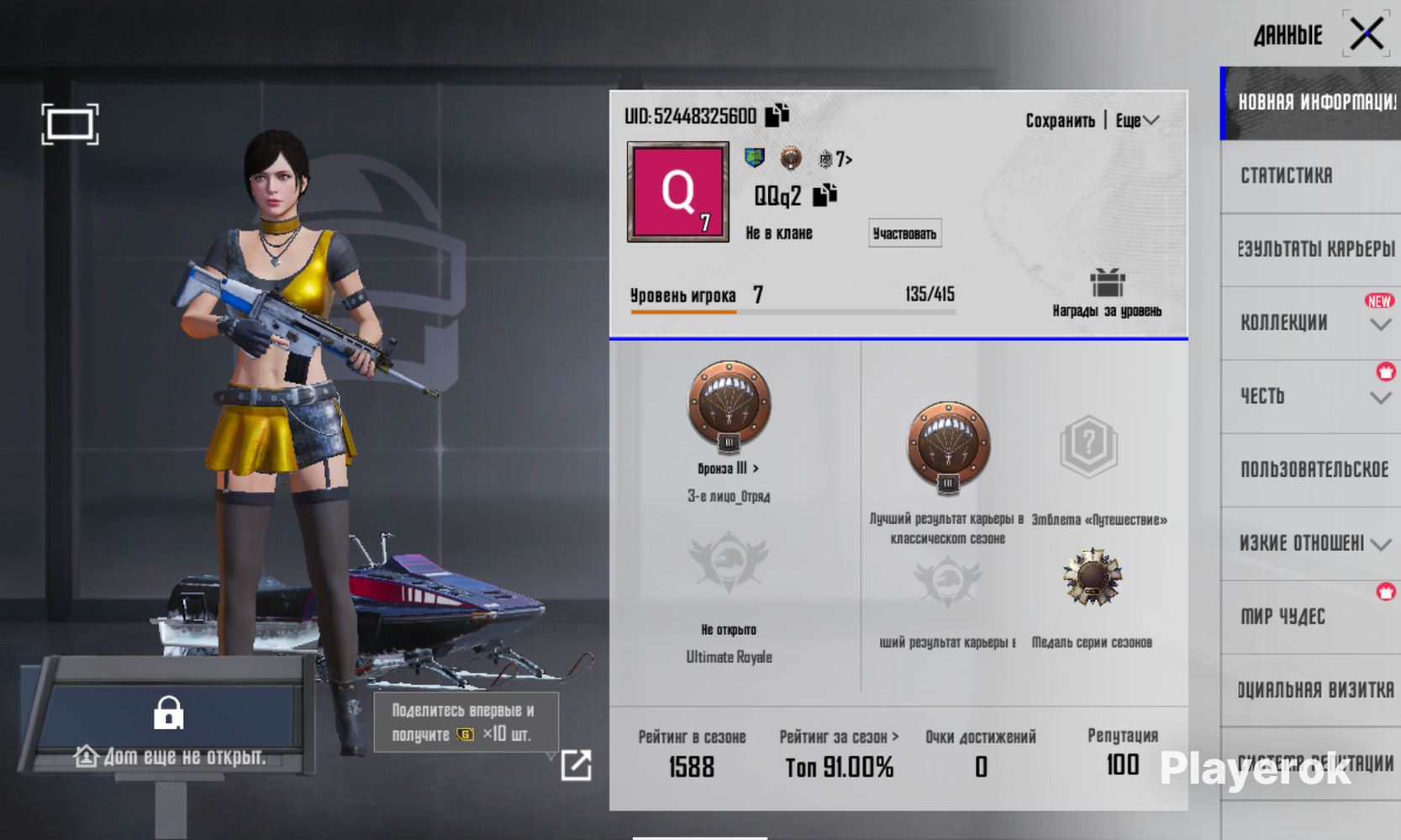The width and height of the screenshot is (1401, 840).
Task: Click Сохранить to save the profile
Action: 1059,121
